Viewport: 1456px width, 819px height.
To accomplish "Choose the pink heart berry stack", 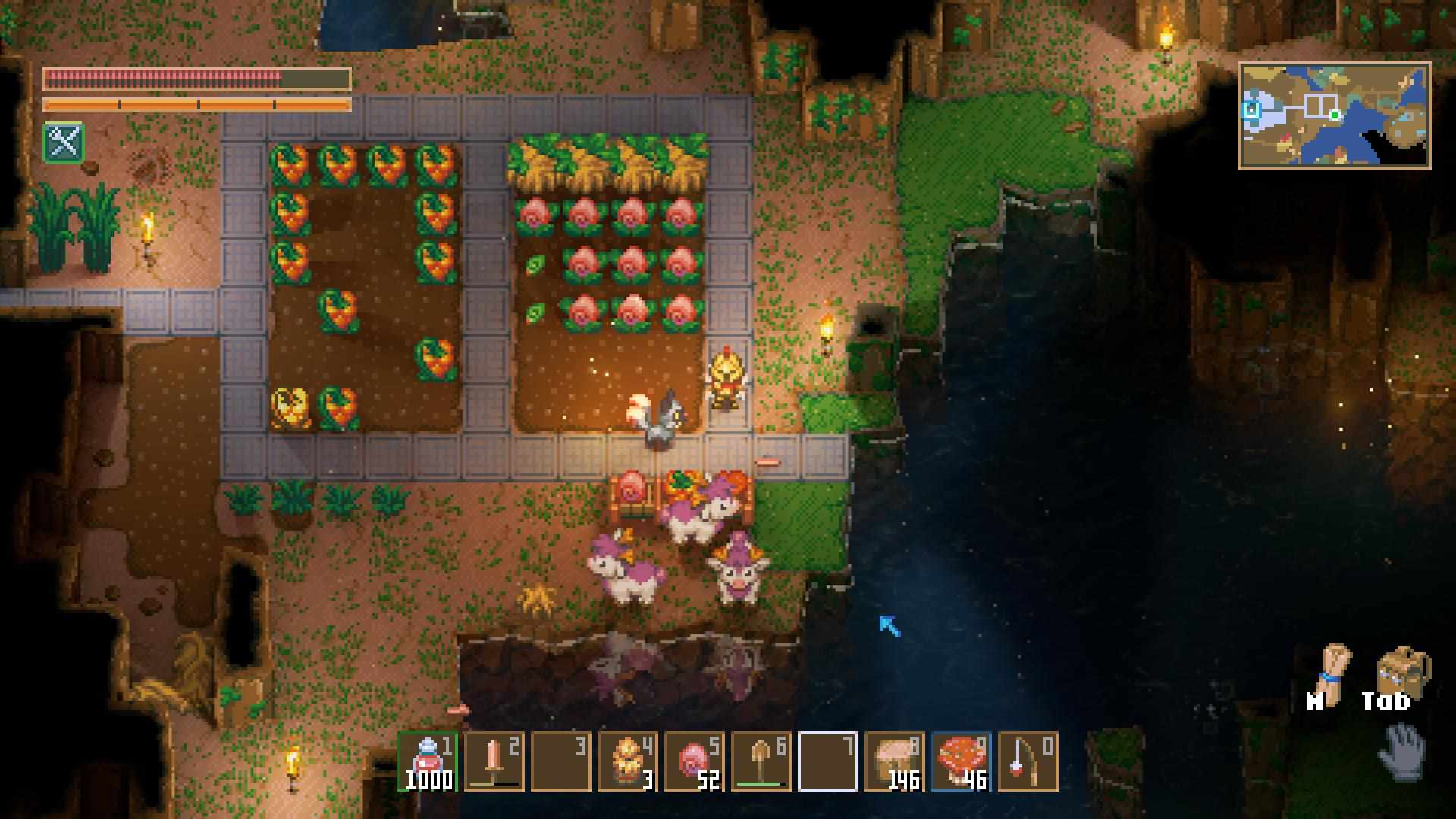I will (x=694, y=761).
